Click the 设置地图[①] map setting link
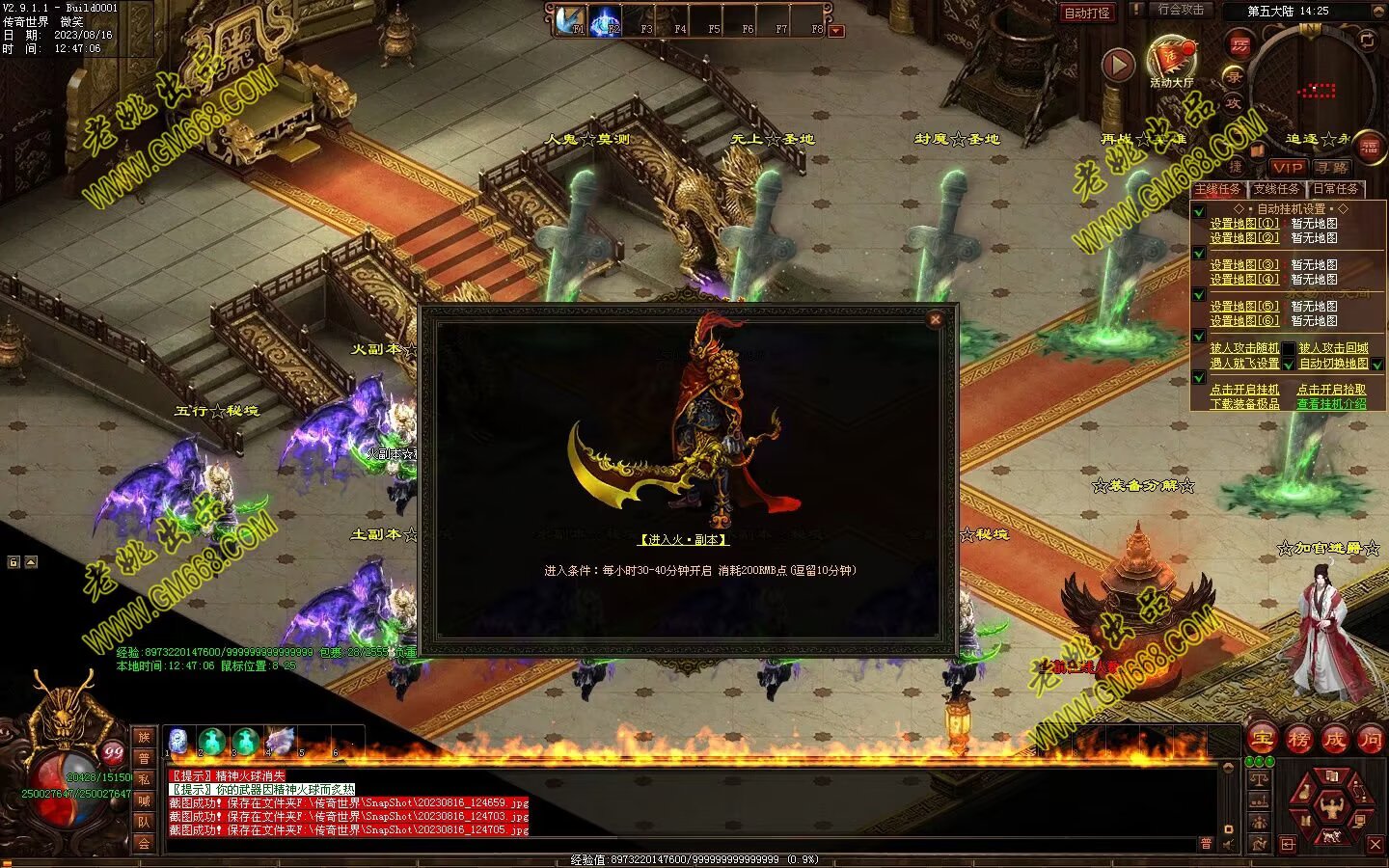The image size is (1389, 868). pyautogui.click(x=1244, y=224)
